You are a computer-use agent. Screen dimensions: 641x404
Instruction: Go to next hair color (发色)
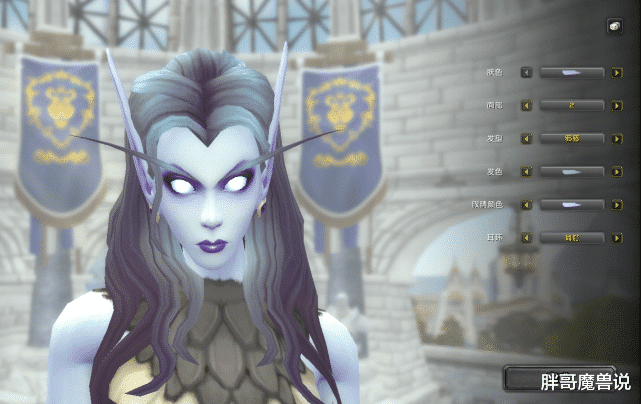[618, 171]
